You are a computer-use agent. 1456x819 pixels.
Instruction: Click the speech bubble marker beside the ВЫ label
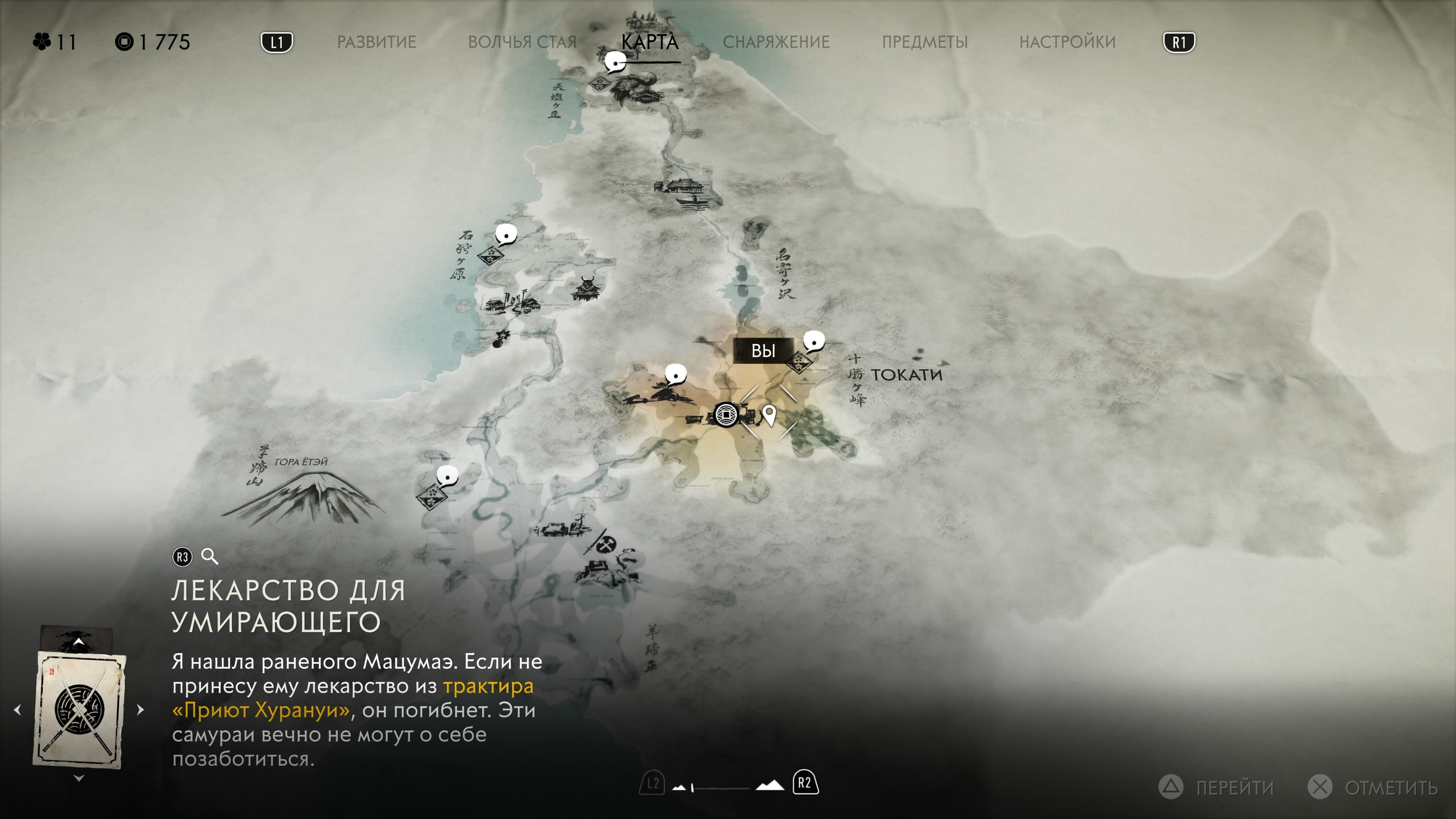(813, 341)
